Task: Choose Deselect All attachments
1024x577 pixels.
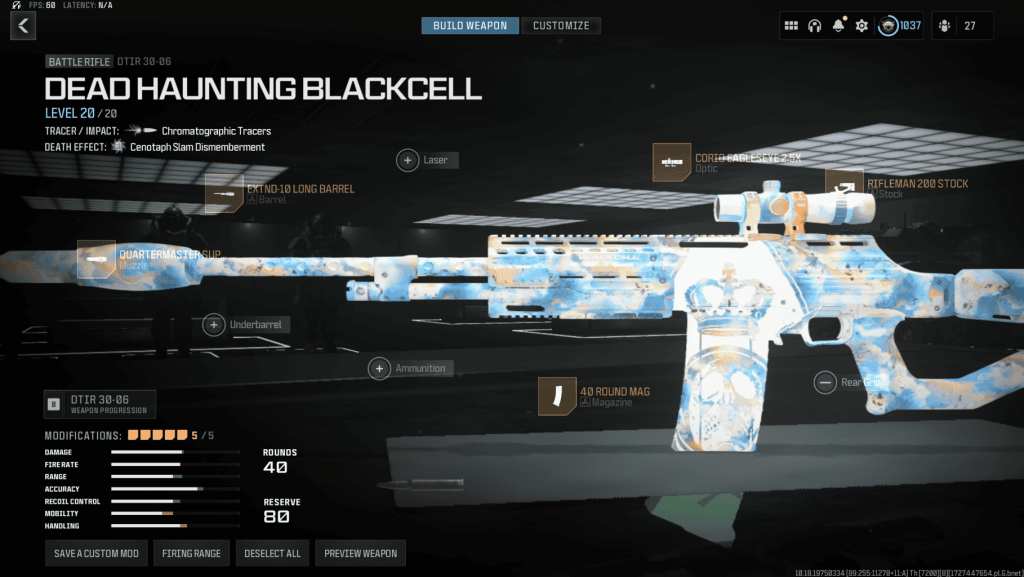Action: [273, 553]
